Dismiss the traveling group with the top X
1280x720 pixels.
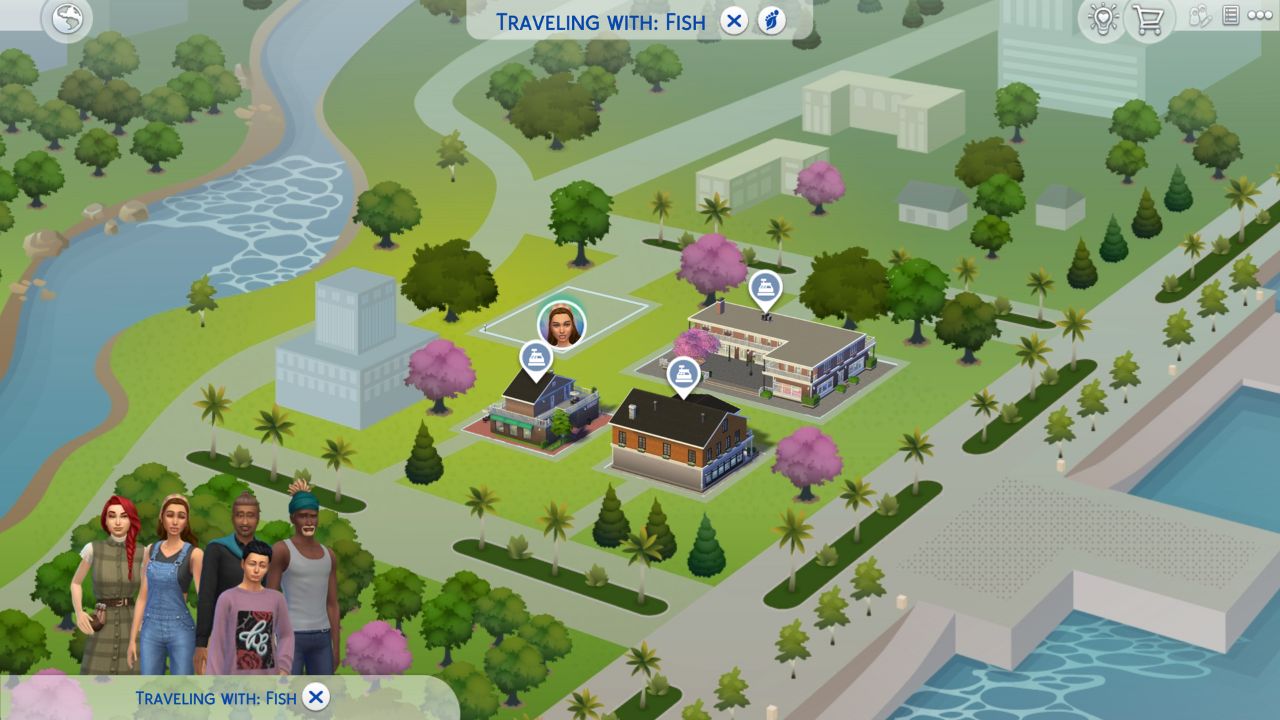pyautogui.click(x=733, y=21)
